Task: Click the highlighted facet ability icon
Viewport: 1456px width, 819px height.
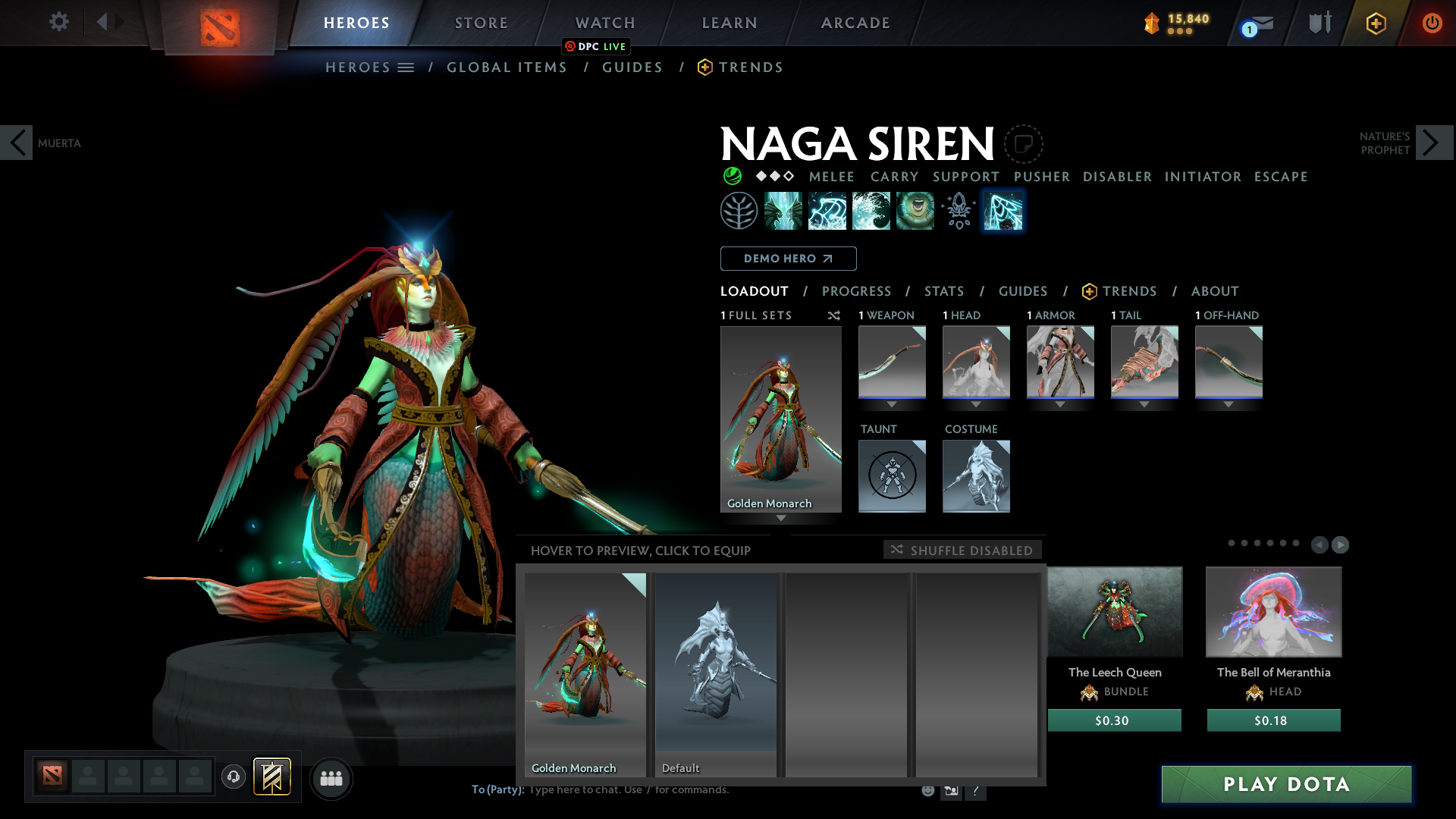Action: coord(1003,210)
